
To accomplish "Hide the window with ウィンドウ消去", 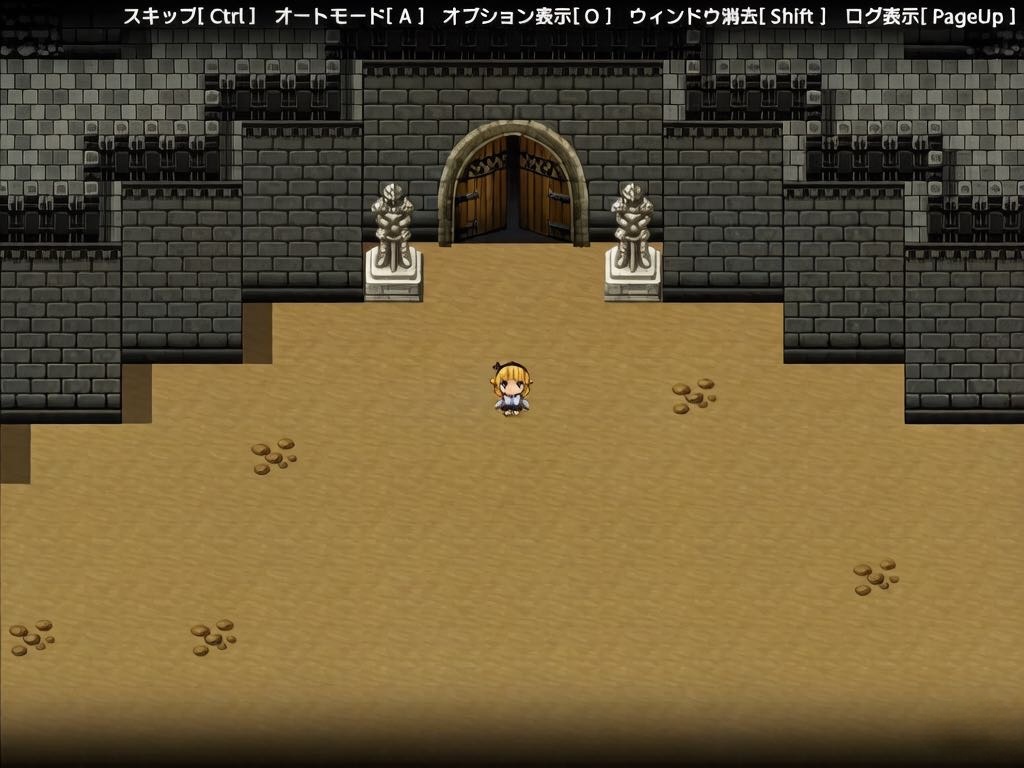I will [728, 17].
